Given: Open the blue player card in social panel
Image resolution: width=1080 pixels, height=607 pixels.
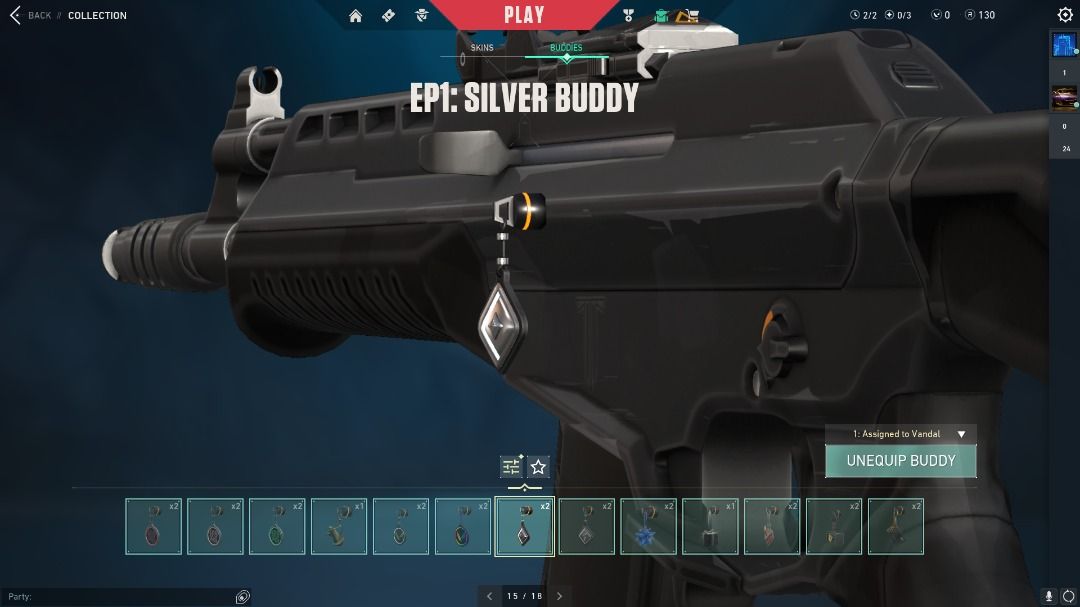Looking at the screenshot, I should pyautogui.click(x=1063, y=47).
